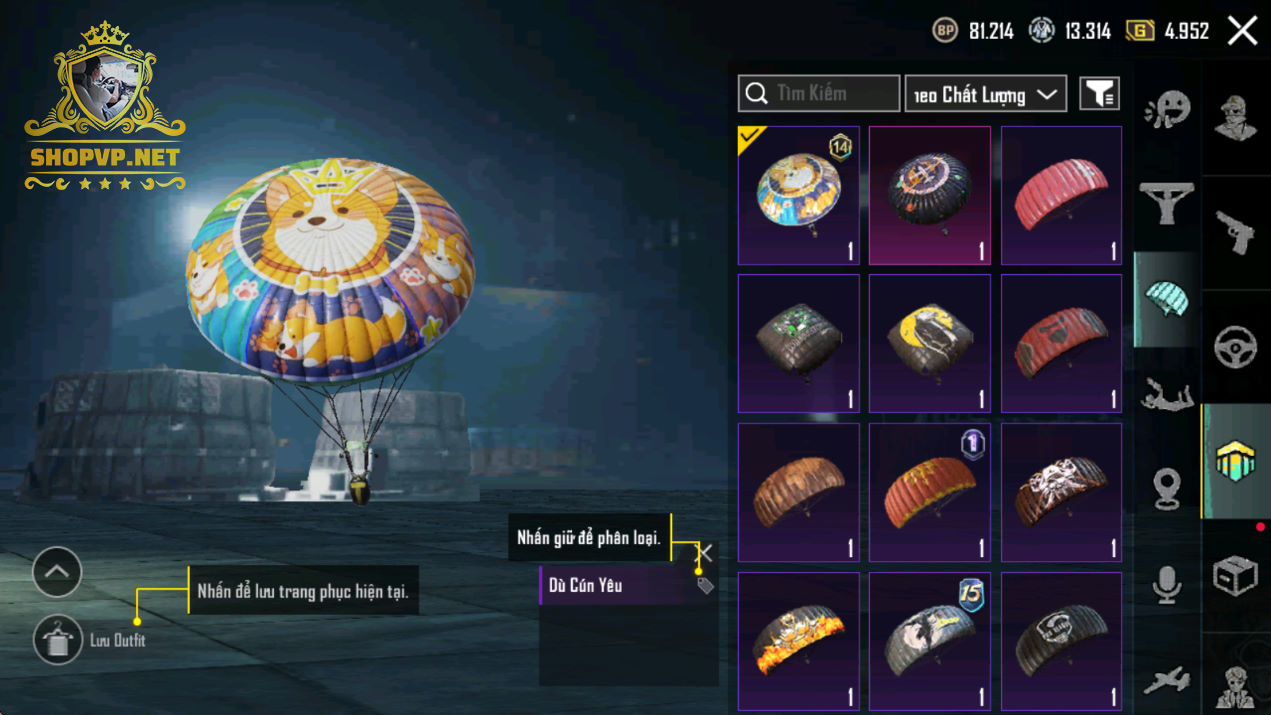Save outfit with Lưu Outfit button
This screenshot has height=715, width=1271.
pyautogui.click(x=58, y=640)
